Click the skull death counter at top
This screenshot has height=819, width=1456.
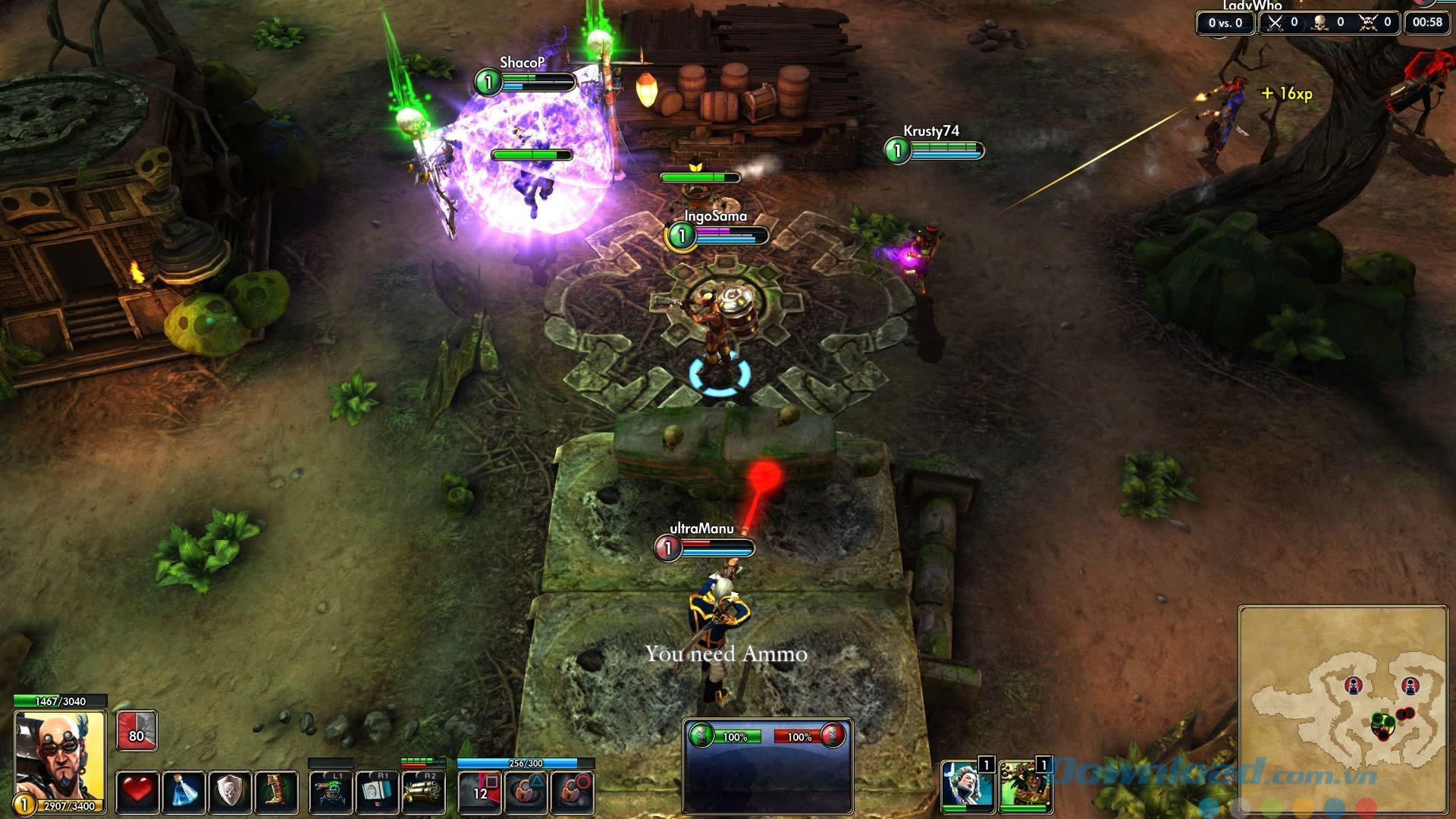coord(1319,22)
